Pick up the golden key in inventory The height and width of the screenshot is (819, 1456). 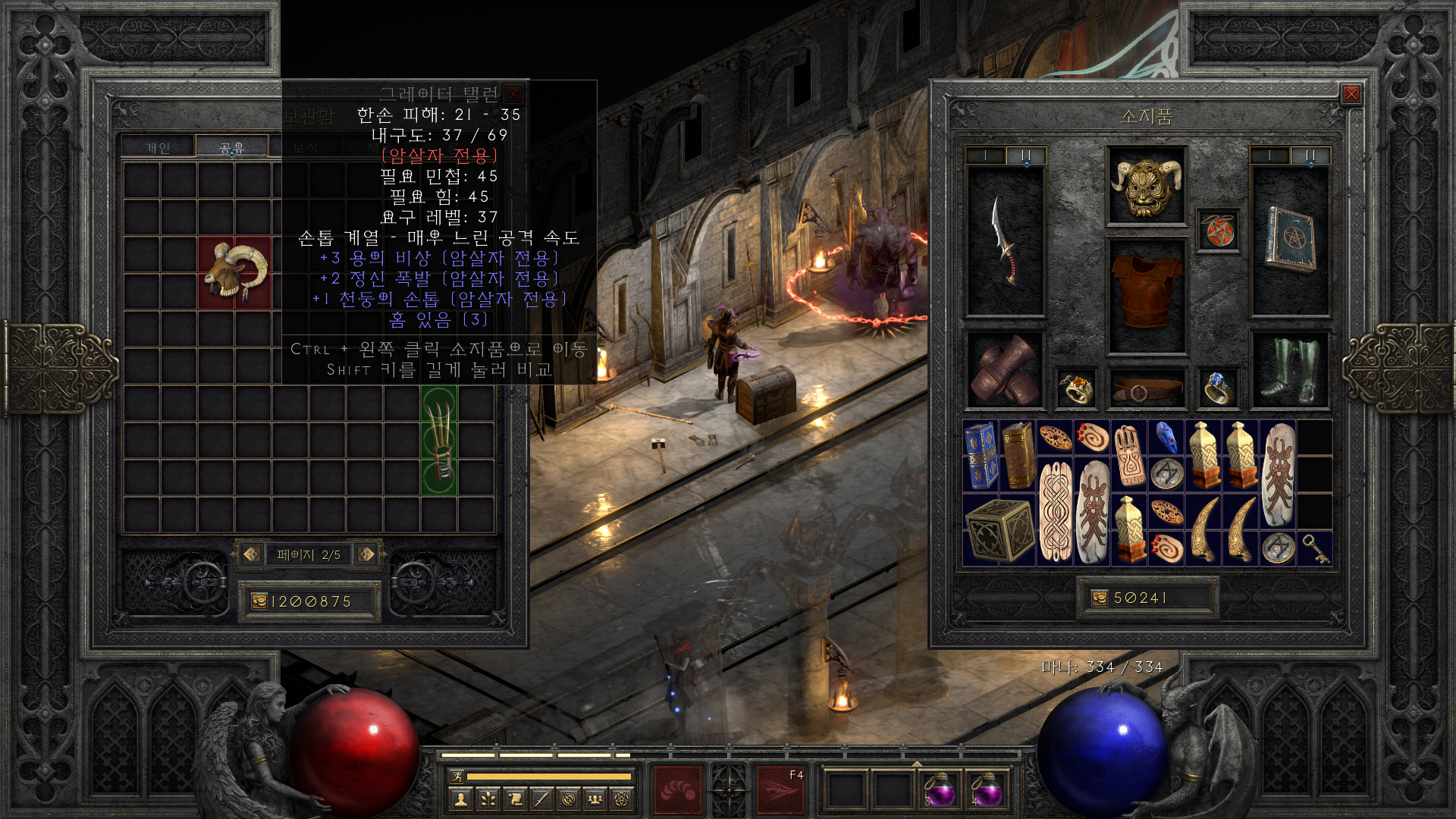pyautogui.click(x=1315, y=548)
